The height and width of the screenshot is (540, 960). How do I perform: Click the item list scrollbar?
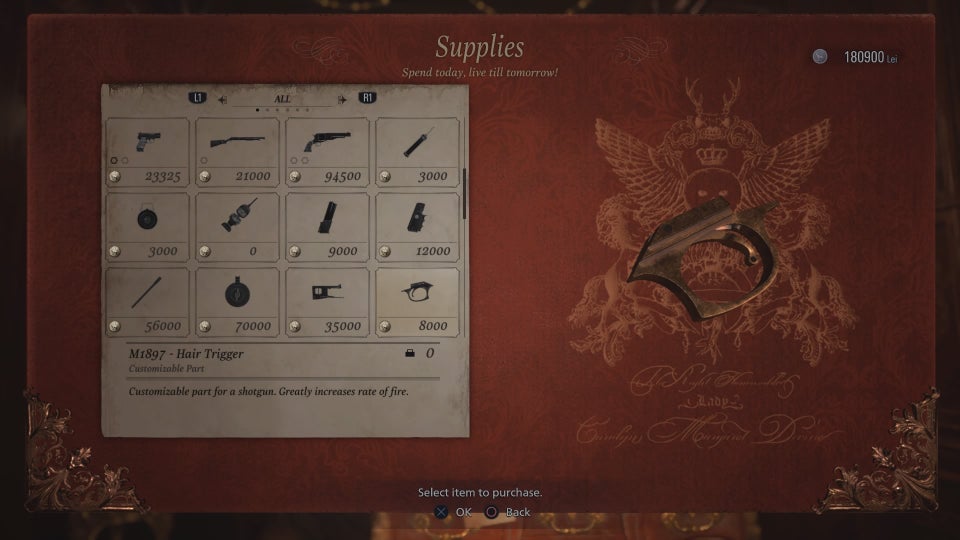tap(464, 190)
